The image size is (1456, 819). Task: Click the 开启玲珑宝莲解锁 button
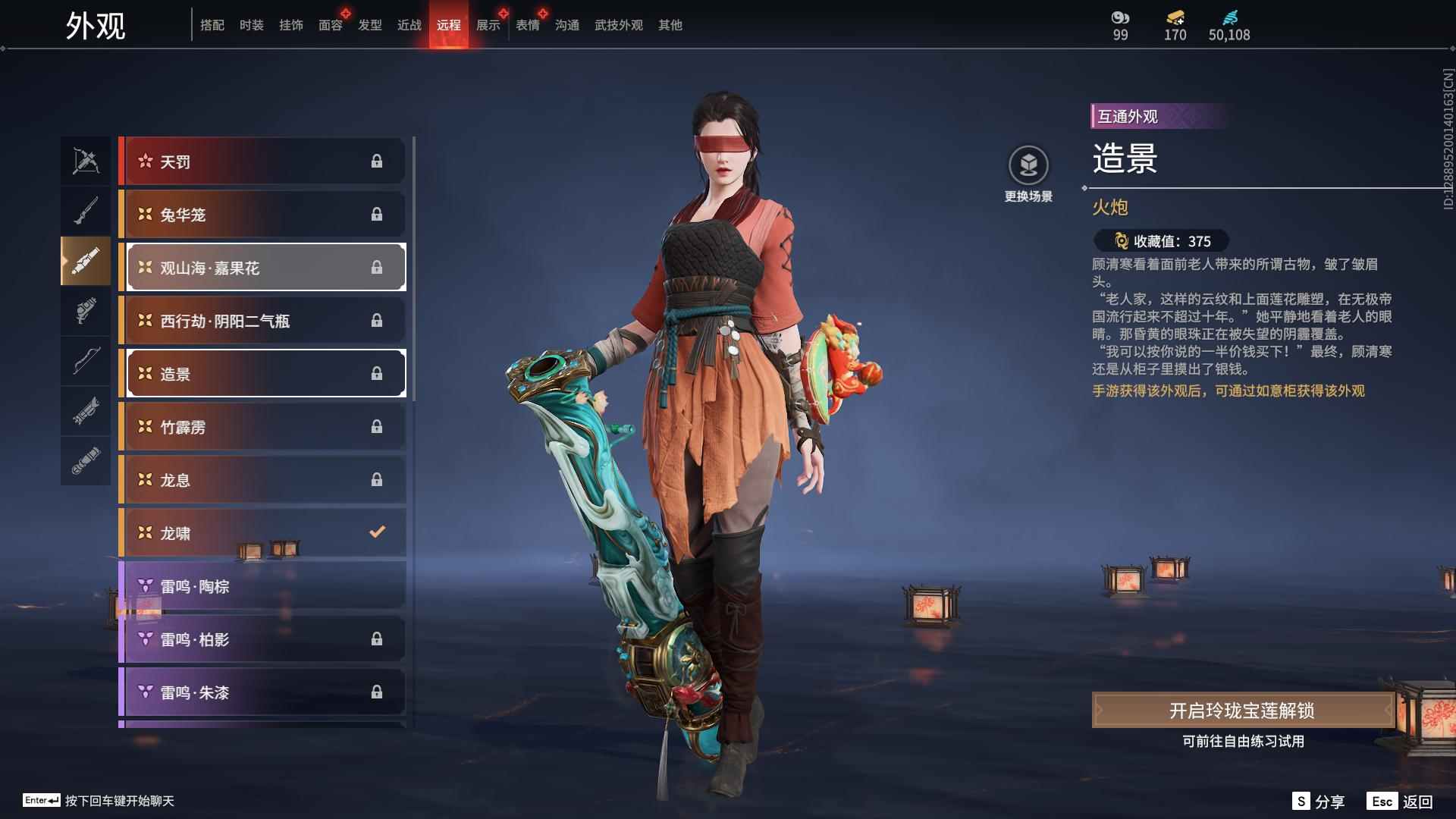(1244, 713)
